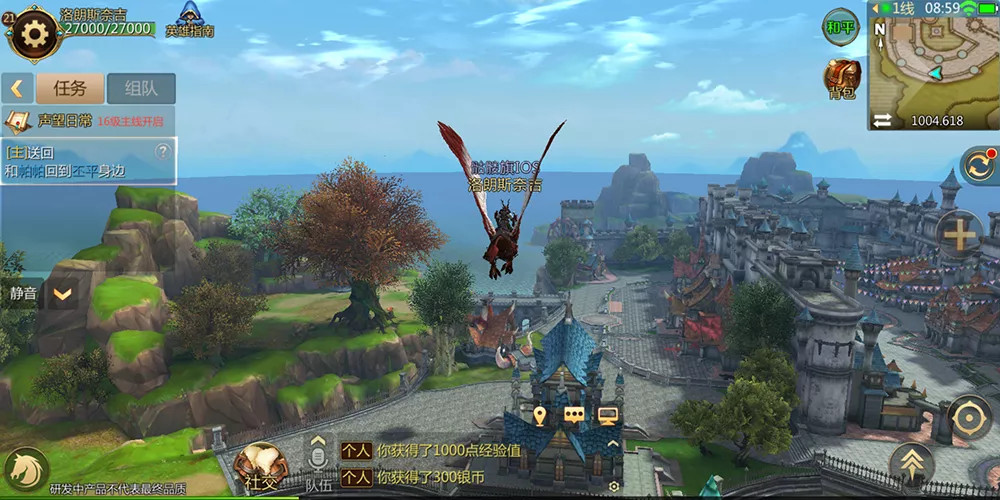Image resolution: width=1000 pixels, height=500 pixels.
Task: Open the 社交 social menu
Action: pos(257,470)
